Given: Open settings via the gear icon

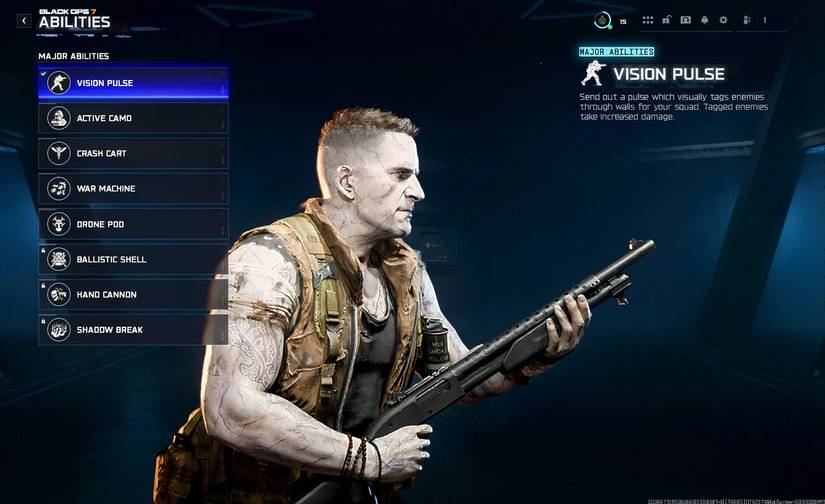Looking at the screenshot, I should tap(723, 20).
